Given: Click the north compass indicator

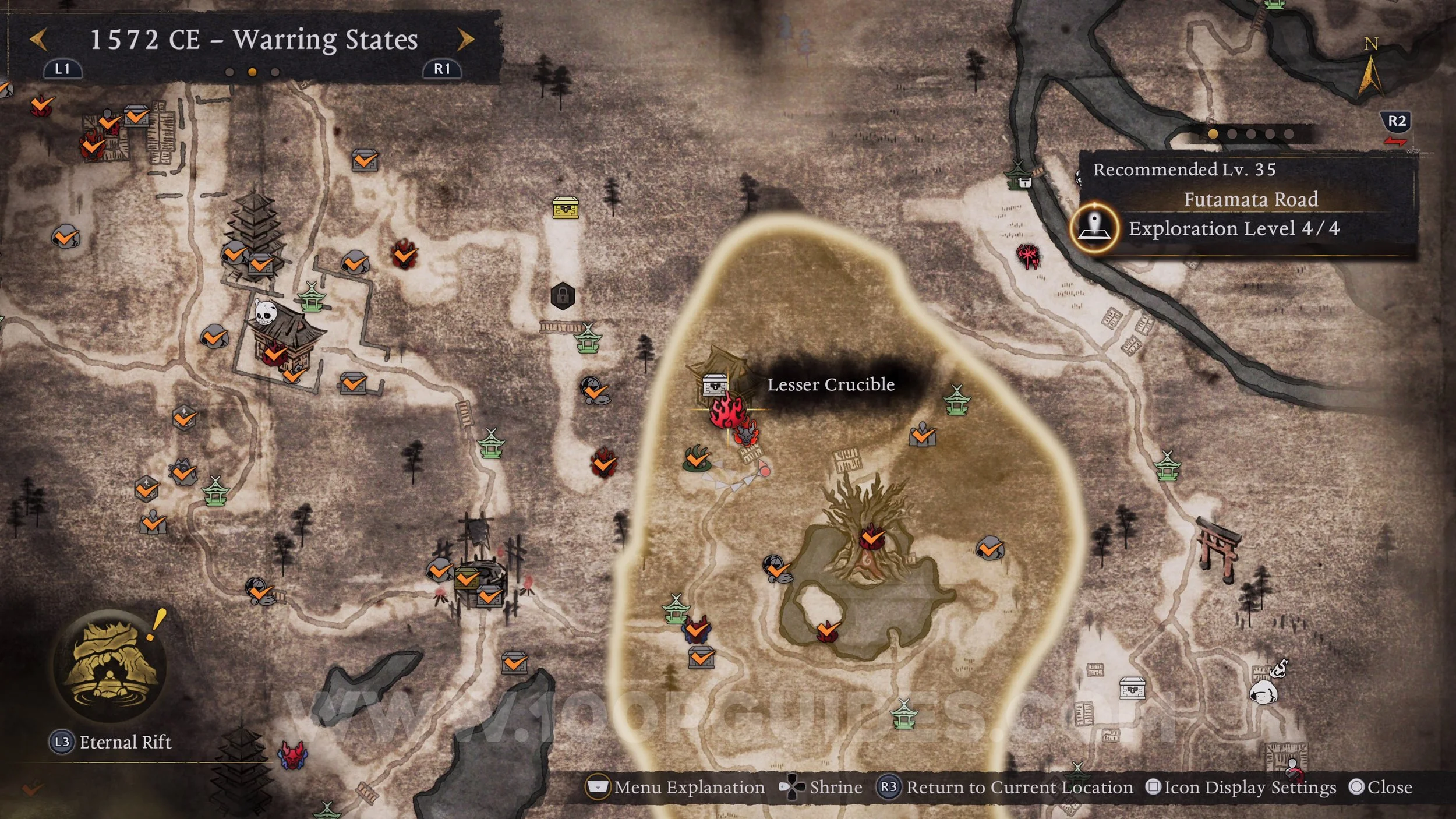Looking at the screenshot, I should tap(1370, 69).
